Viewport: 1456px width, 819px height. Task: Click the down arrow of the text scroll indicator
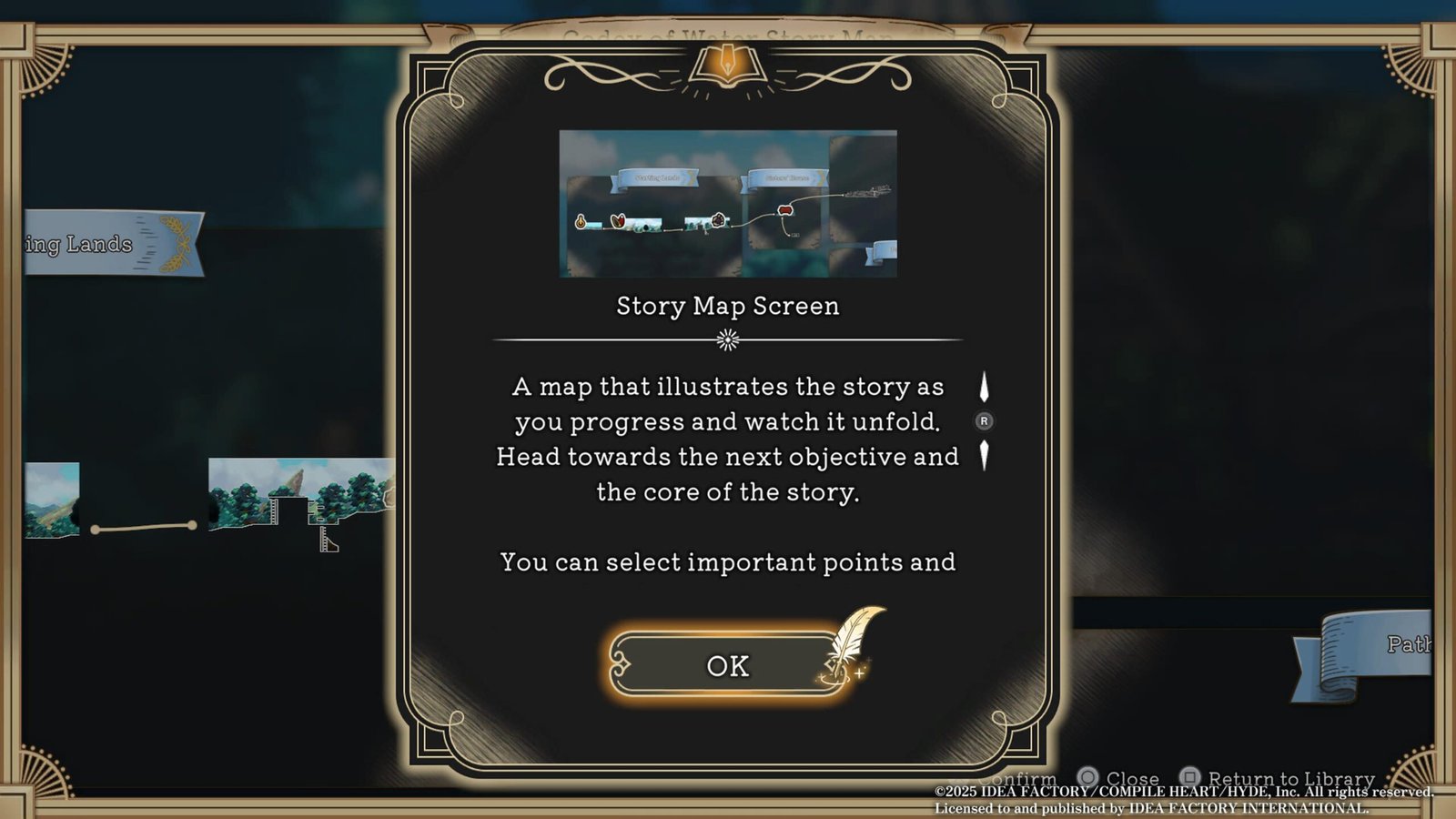(984, 455)
